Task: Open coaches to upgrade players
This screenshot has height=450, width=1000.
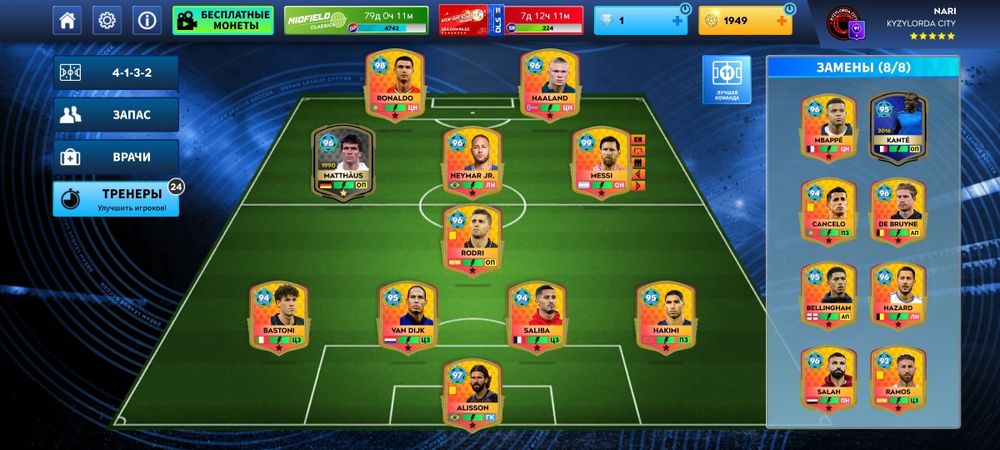Action: pos(116,198)
